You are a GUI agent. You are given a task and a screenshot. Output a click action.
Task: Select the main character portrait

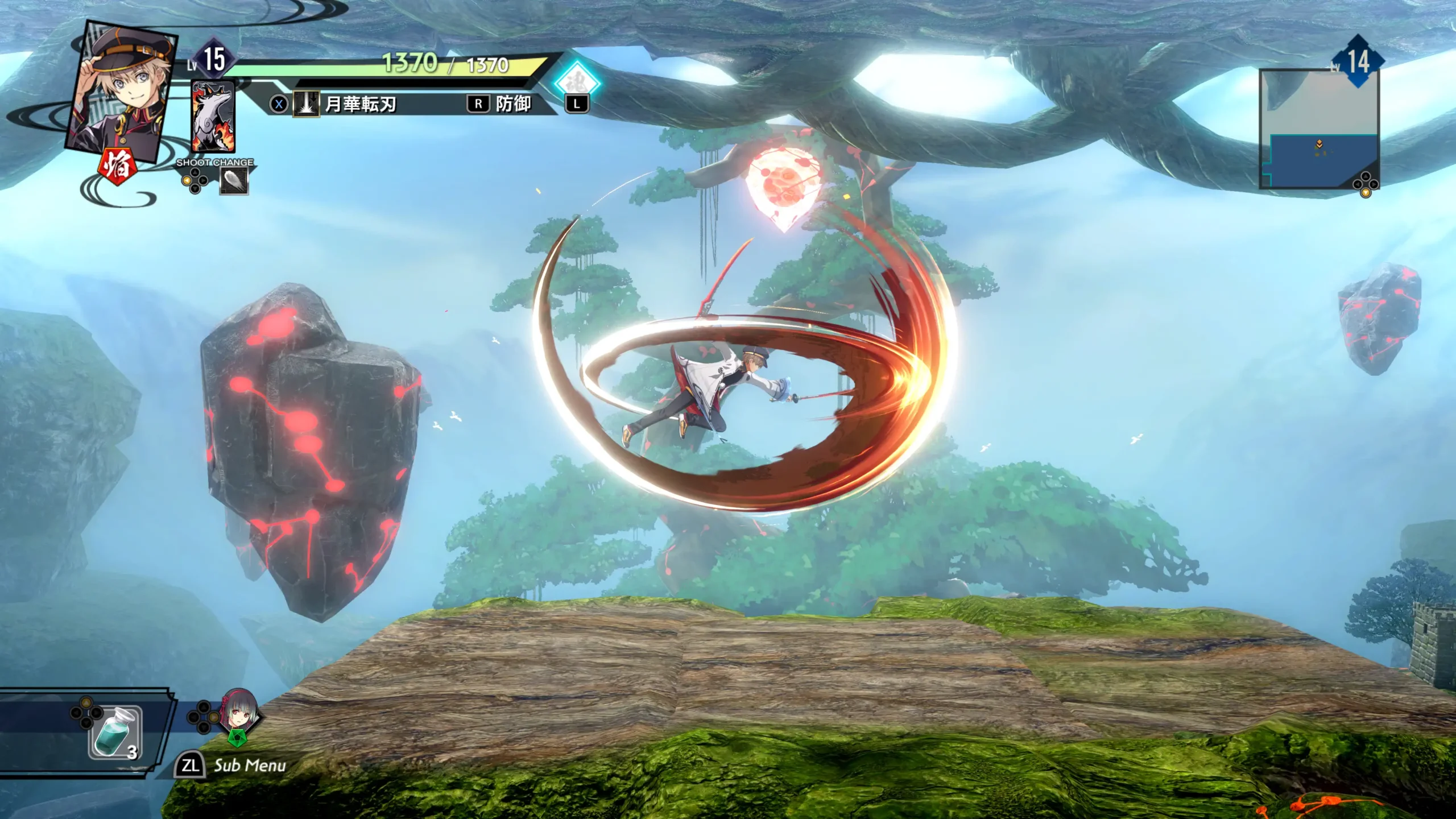(122, 91)
